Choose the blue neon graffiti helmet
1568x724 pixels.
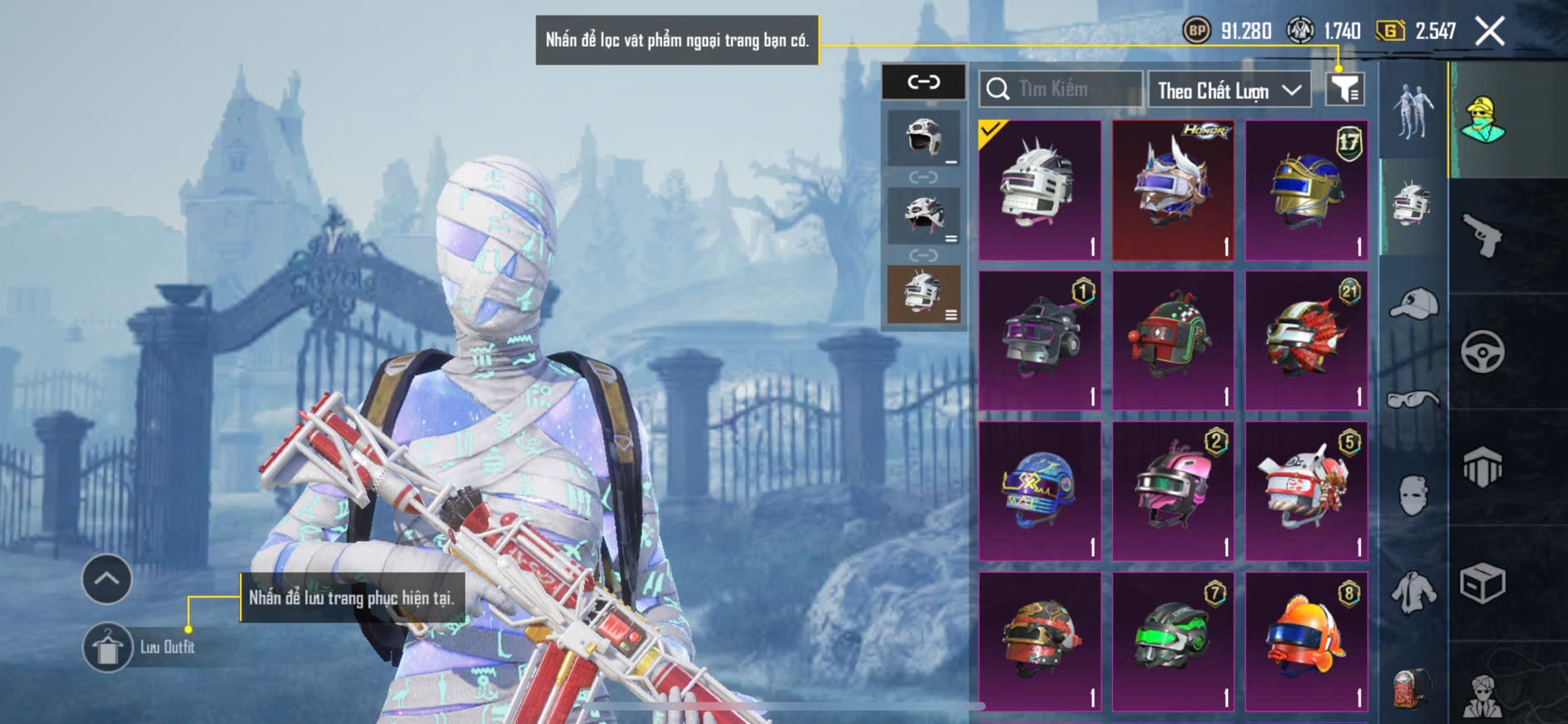1040,491
